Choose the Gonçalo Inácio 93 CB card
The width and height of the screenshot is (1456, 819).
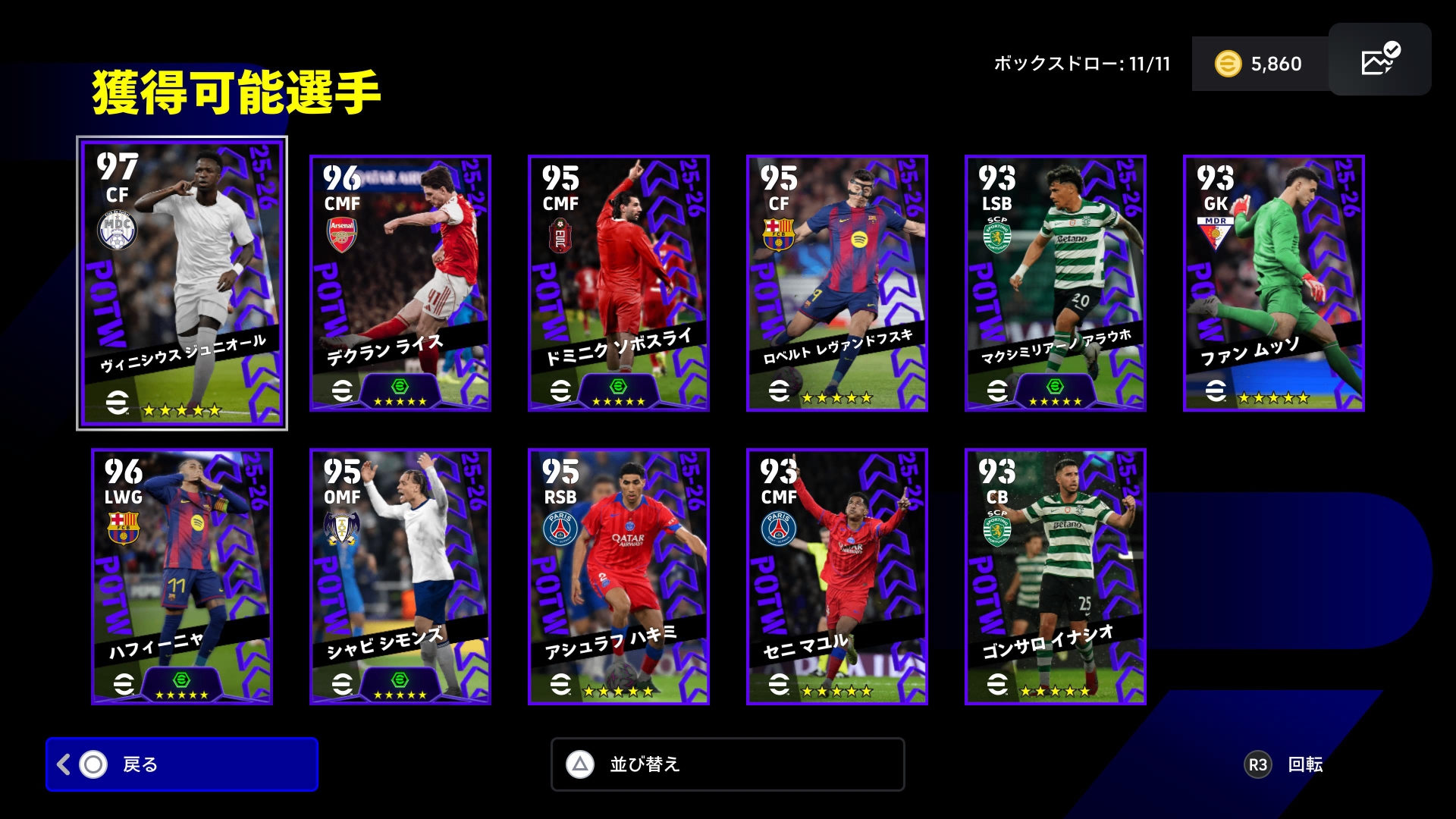[1055, 576]
